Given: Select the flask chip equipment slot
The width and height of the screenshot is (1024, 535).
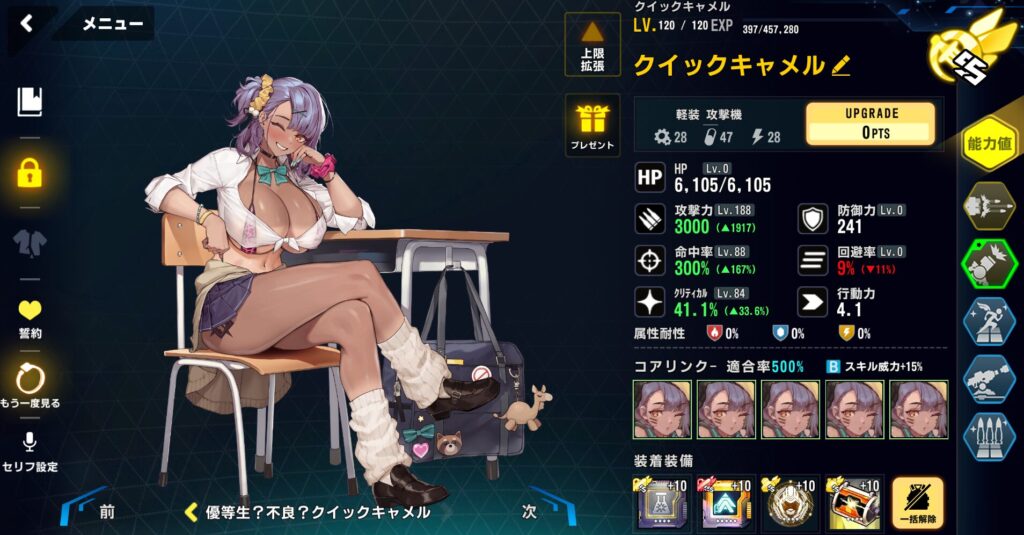Looking at the screenshot, I should (x=663, y=502).
